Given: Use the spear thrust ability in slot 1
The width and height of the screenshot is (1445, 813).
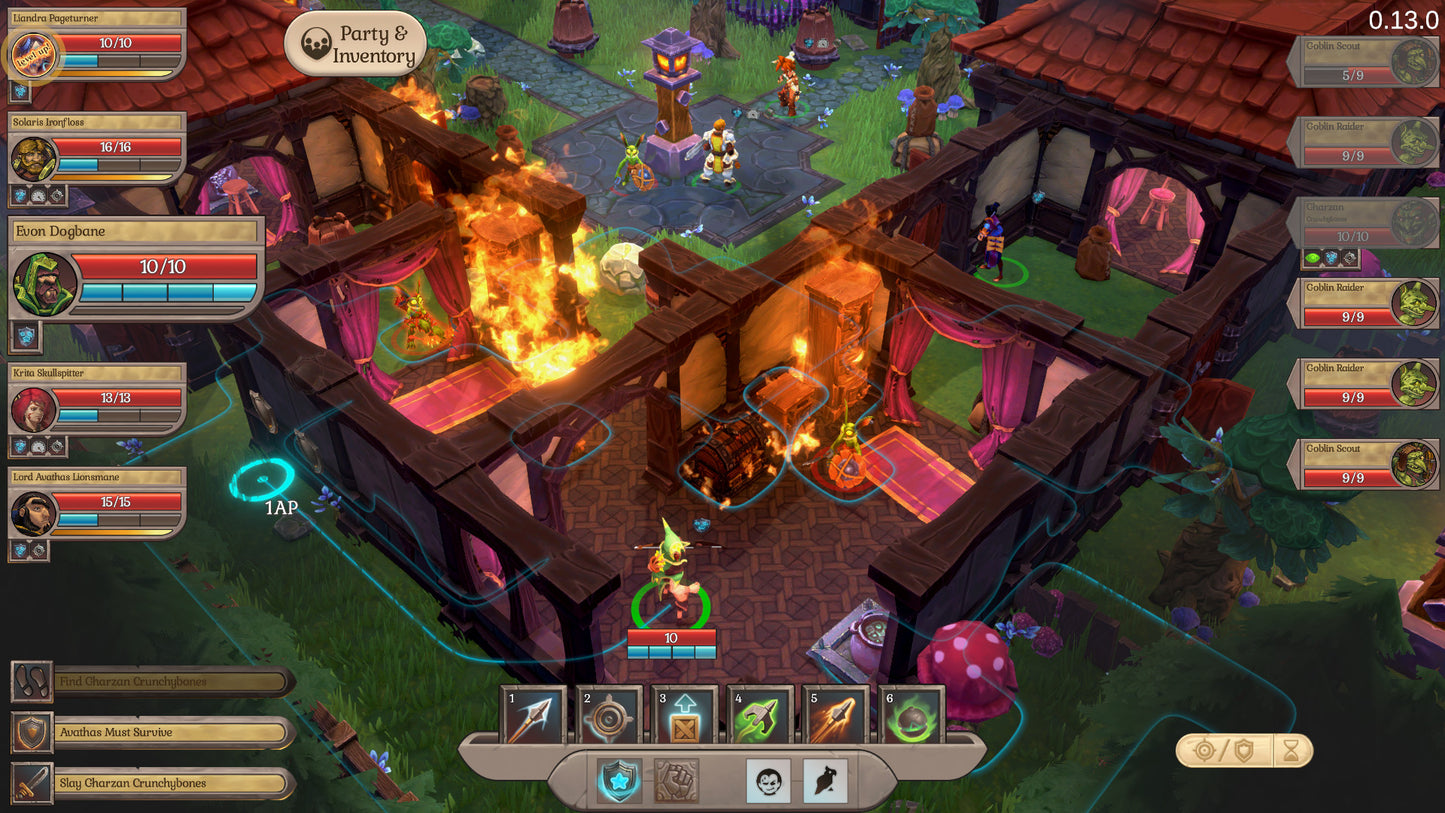Looking at the screenshot, I should coord(533,716).
